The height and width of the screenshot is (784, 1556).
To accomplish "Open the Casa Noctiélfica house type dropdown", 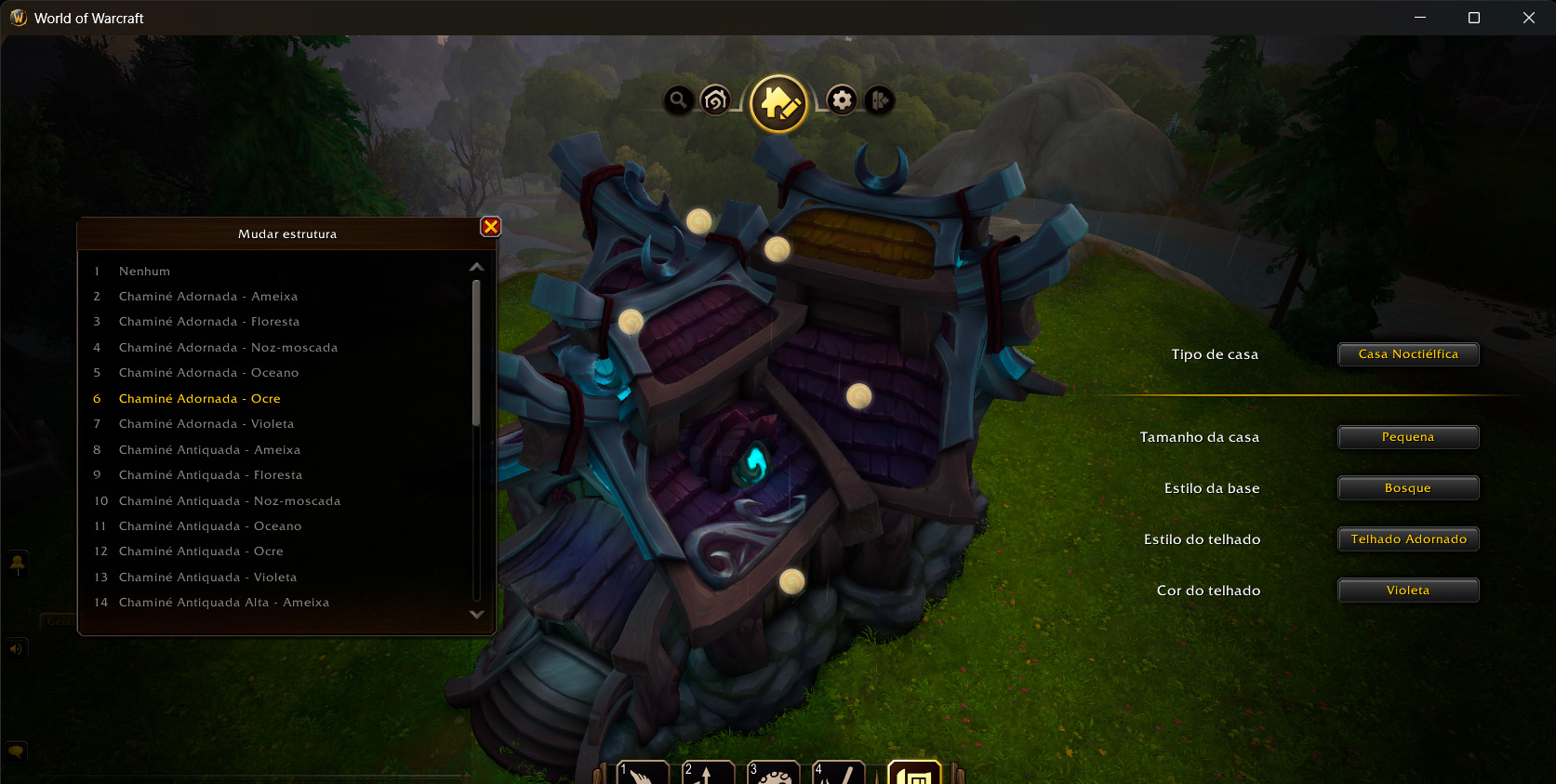I will pyautogui.click(x=1407, y=354).
